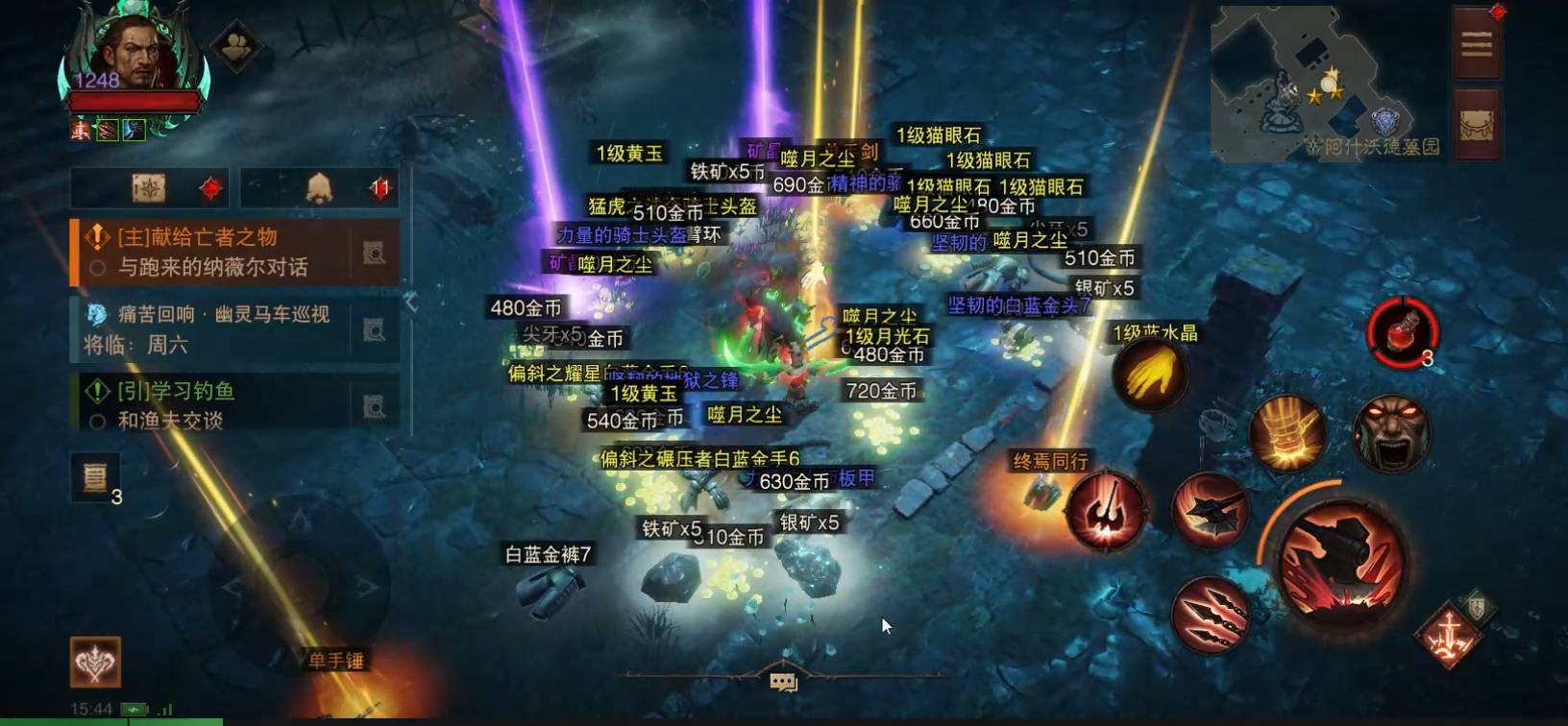Select the 痛苦回响 幽灵马车巡视 event entry
This screenshot has width=1568, height=726.
coord(211,328)
